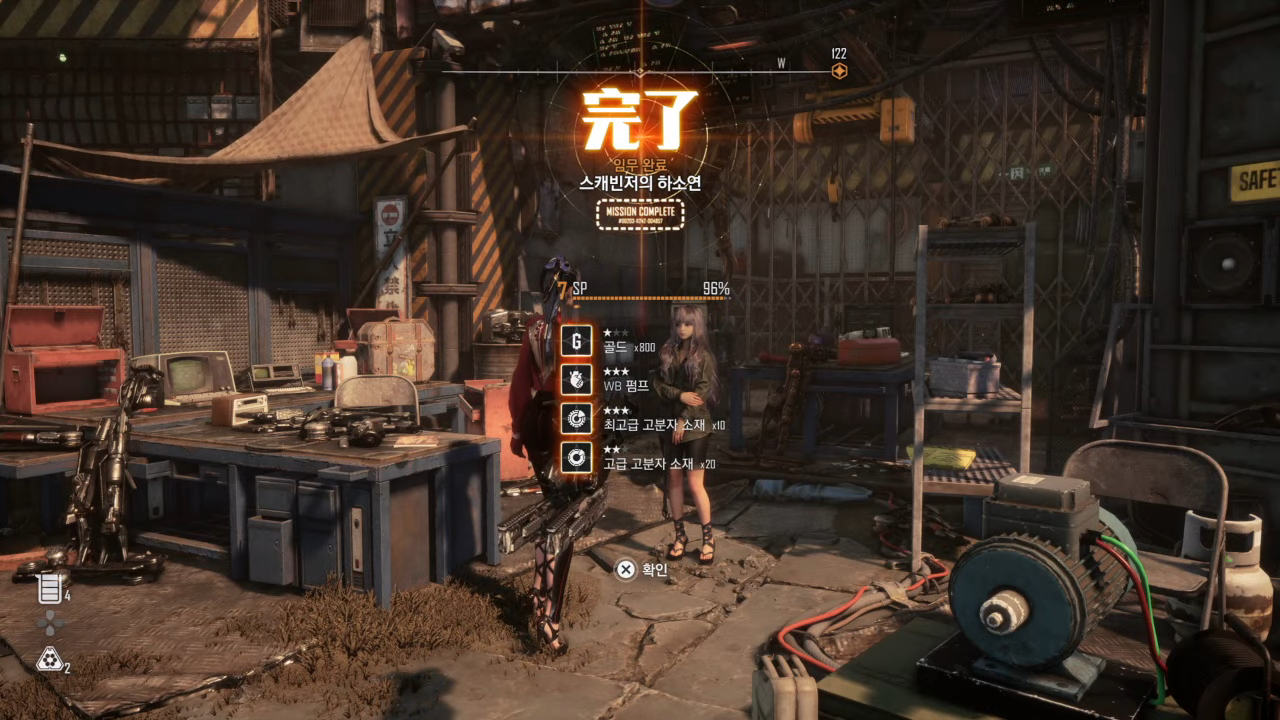This screenshot has height=720, width=1280.
Task: Select the WB 펌프 heart reward icon
Action: tap(576, 379)
